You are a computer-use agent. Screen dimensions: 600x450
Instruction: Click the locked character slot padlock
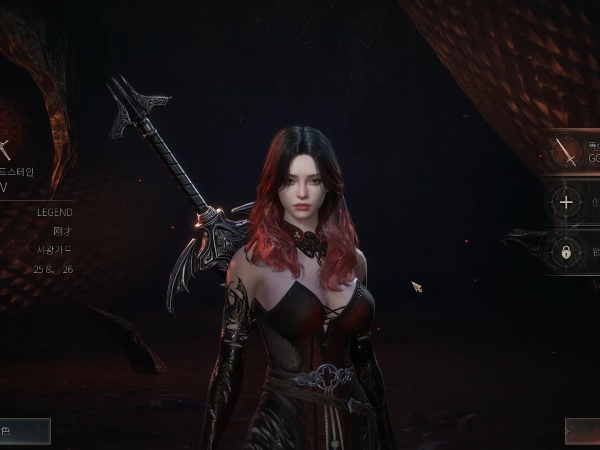pyautogui.click(x=566, y=253)
